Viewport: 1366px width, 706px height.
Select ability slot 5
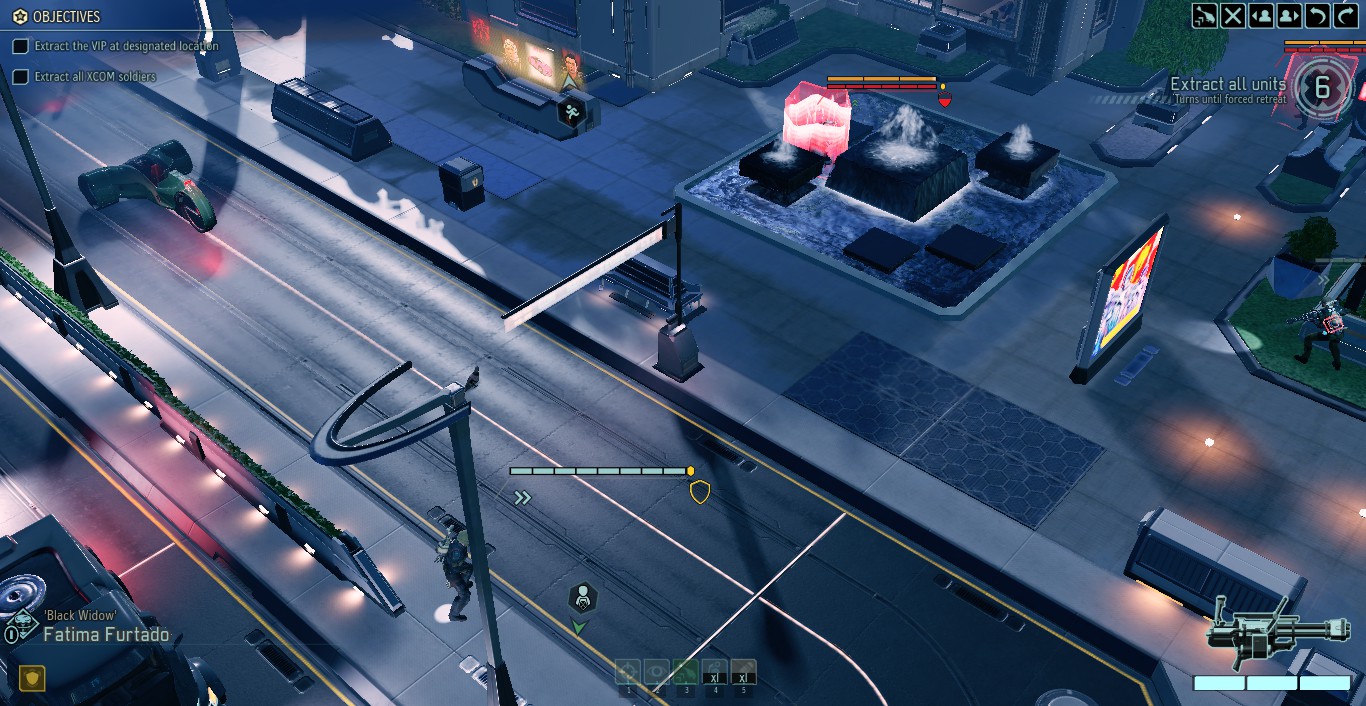click(743, 673)
